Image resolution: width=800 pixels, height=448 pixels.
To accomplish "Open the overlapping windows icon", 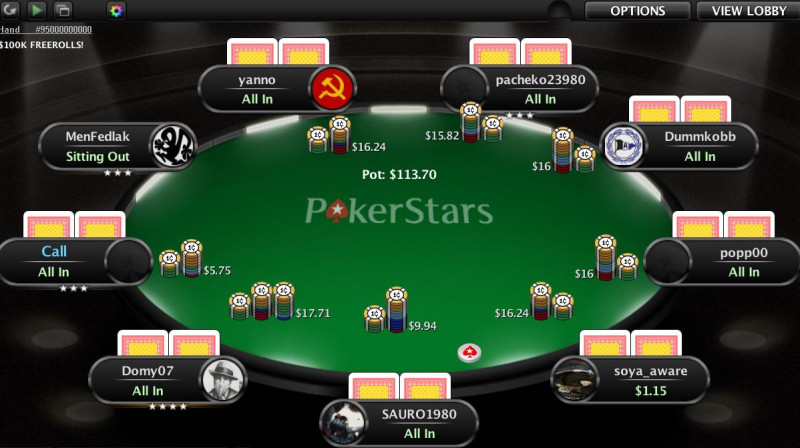I will (63, 11).
